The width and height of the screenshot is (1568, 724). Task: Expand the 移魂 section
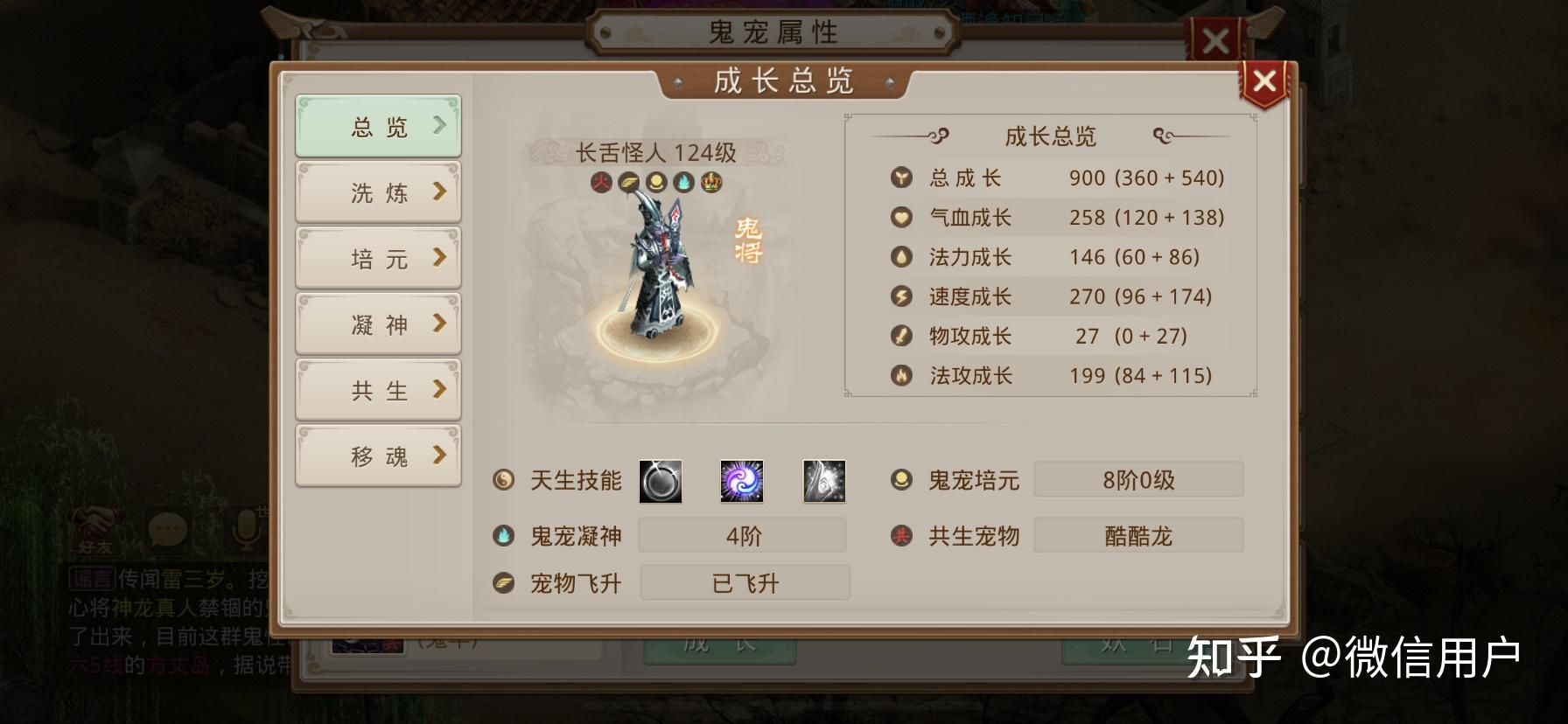[378, 456]
